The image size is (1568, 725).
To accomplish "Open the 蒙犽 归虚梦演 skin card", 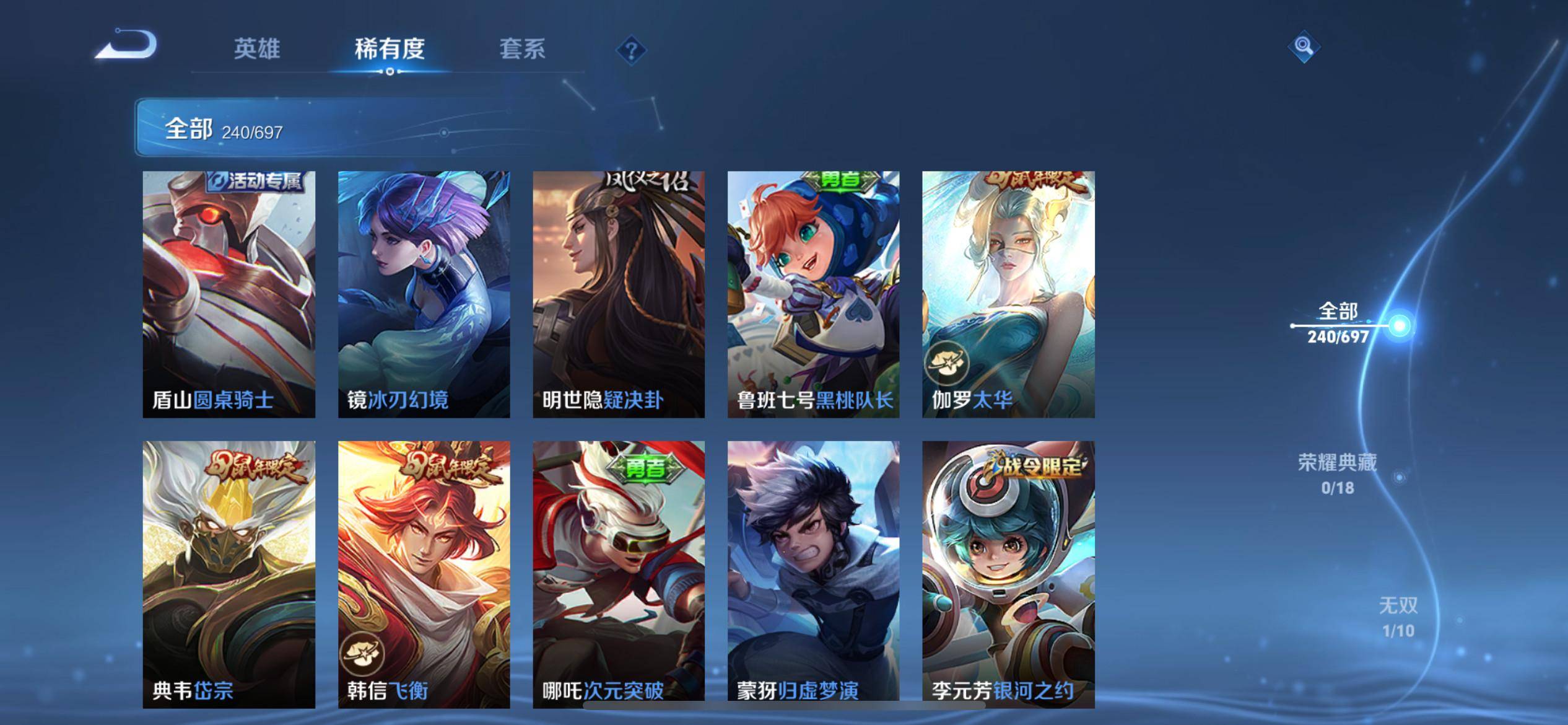I will pyautogui.click(x=813, y=574).
